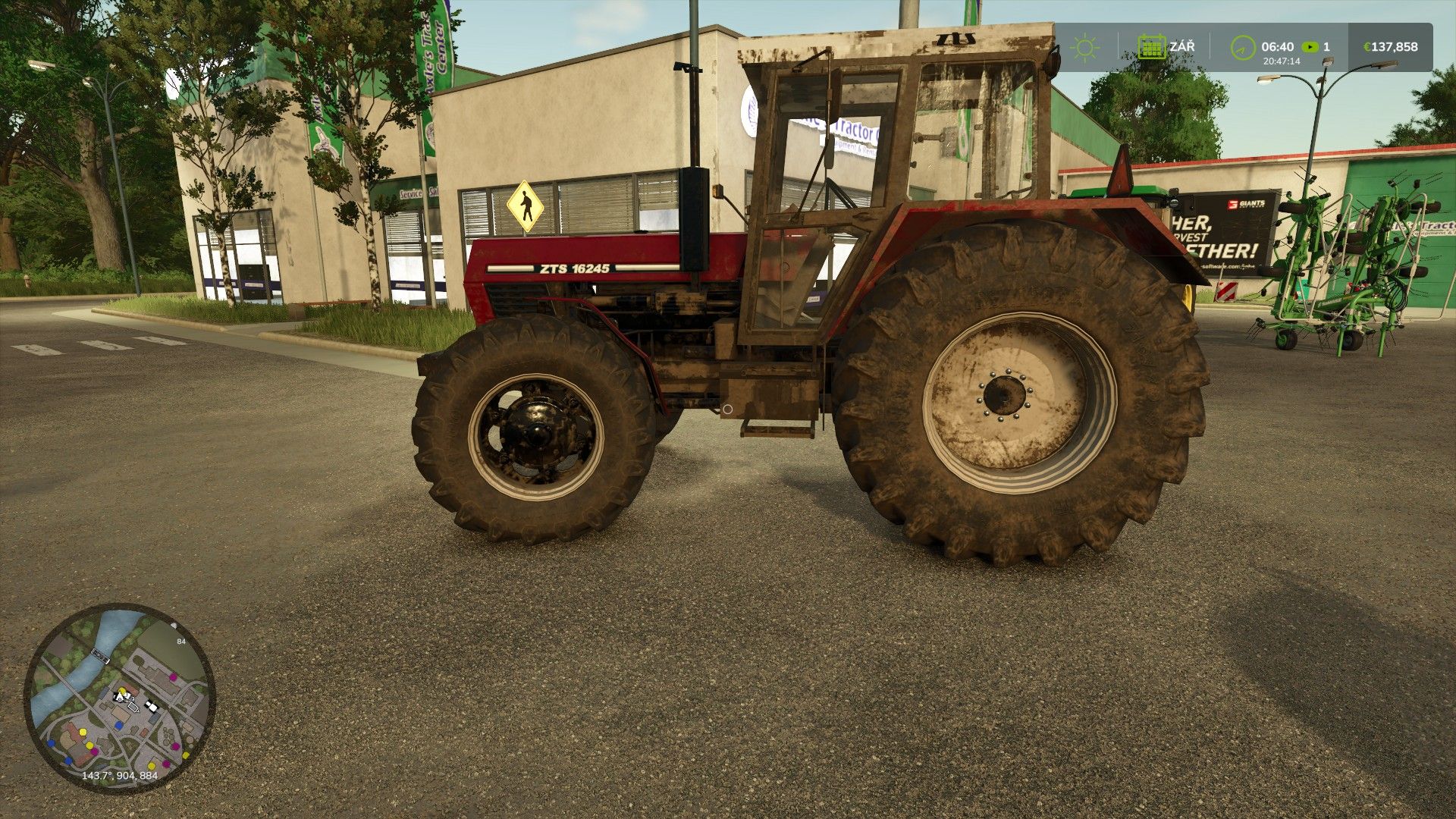Screen dimensions: 1456x819
Task: Open the ZÁŘ calendar icon
Action: (1151, 47)
